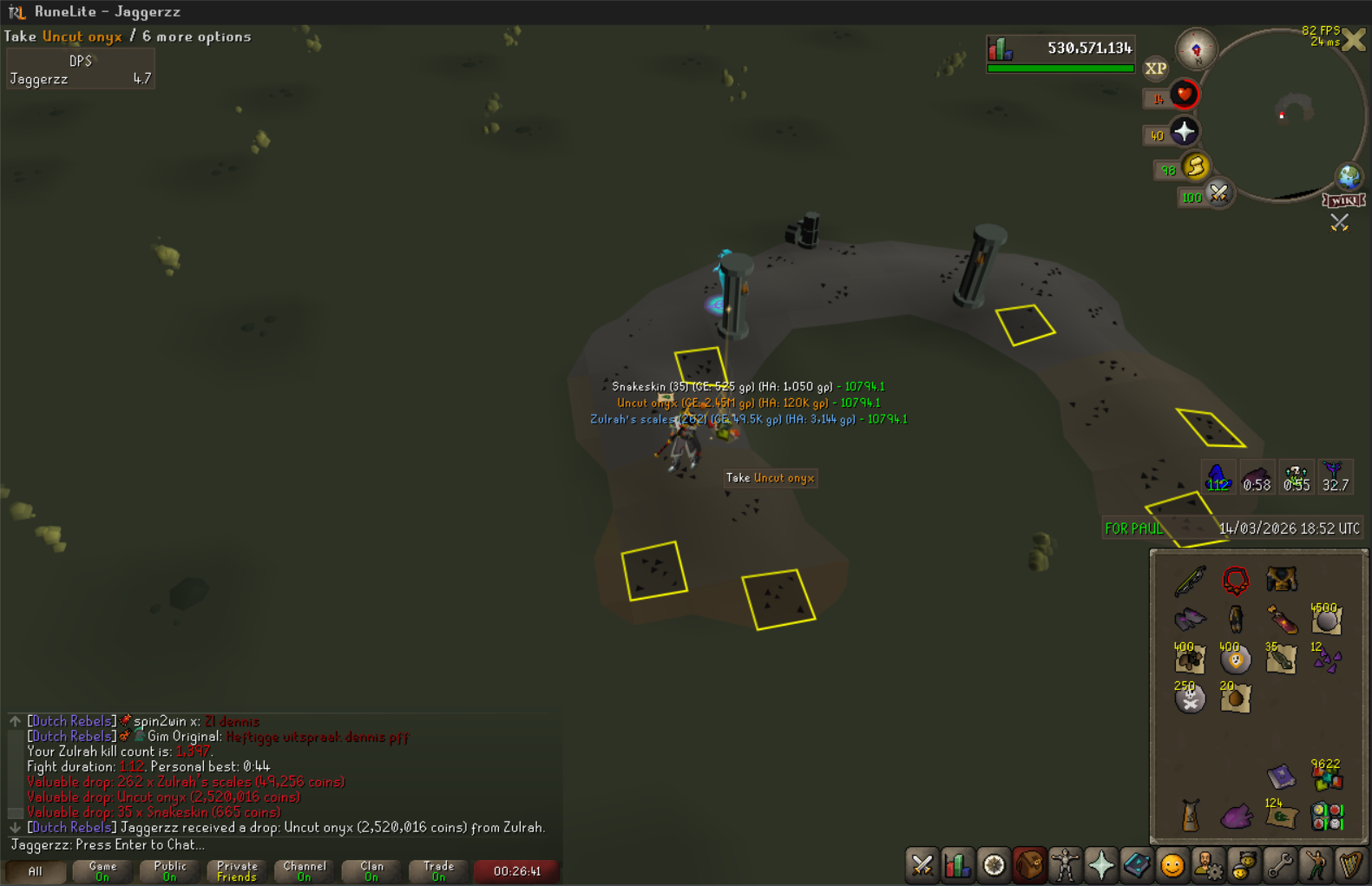This screenshot has width=1372, height=886.
Task: Click the Wiki lookup banner
Action: [1343, 200]
